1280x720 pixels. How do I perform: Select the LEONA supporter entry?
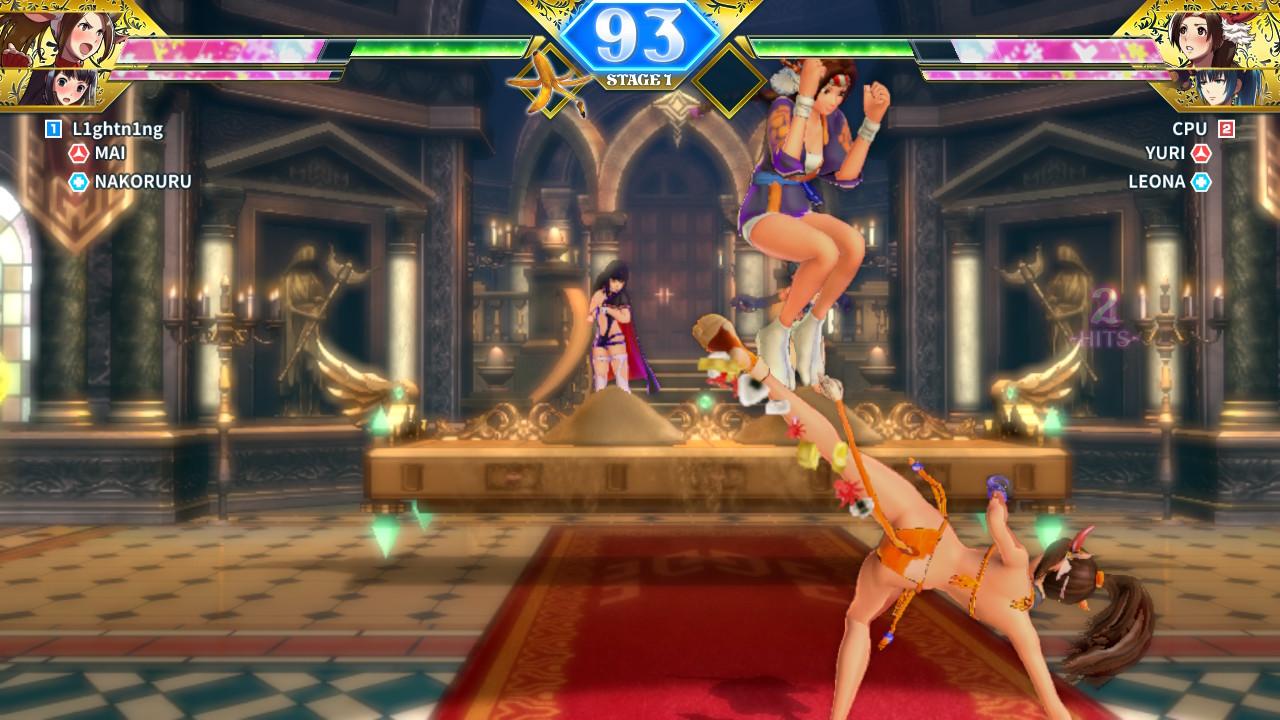[1156, 182]
